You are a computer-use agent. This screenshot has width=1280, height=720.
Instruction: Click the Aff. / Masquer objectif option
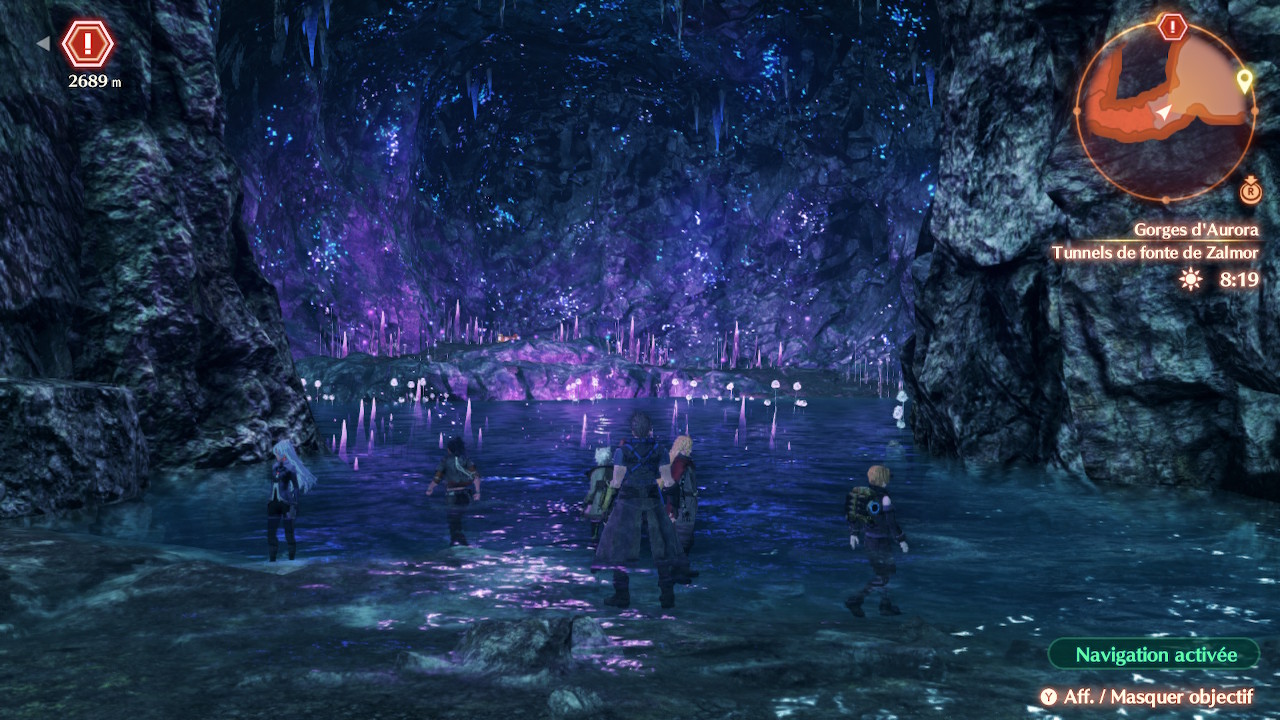pos(1146,696)
